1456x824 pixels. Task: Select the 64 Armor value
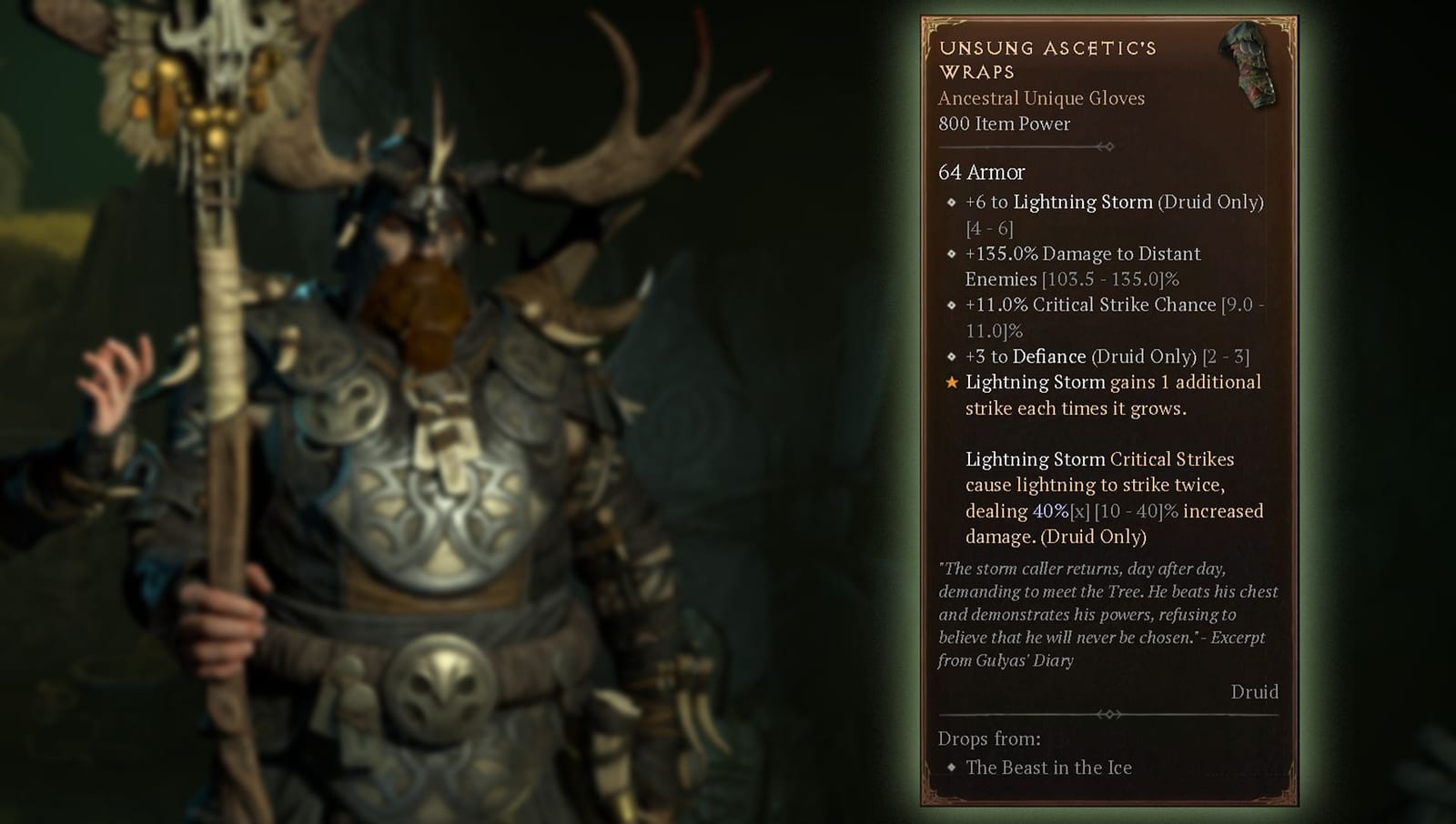[979, 173]
